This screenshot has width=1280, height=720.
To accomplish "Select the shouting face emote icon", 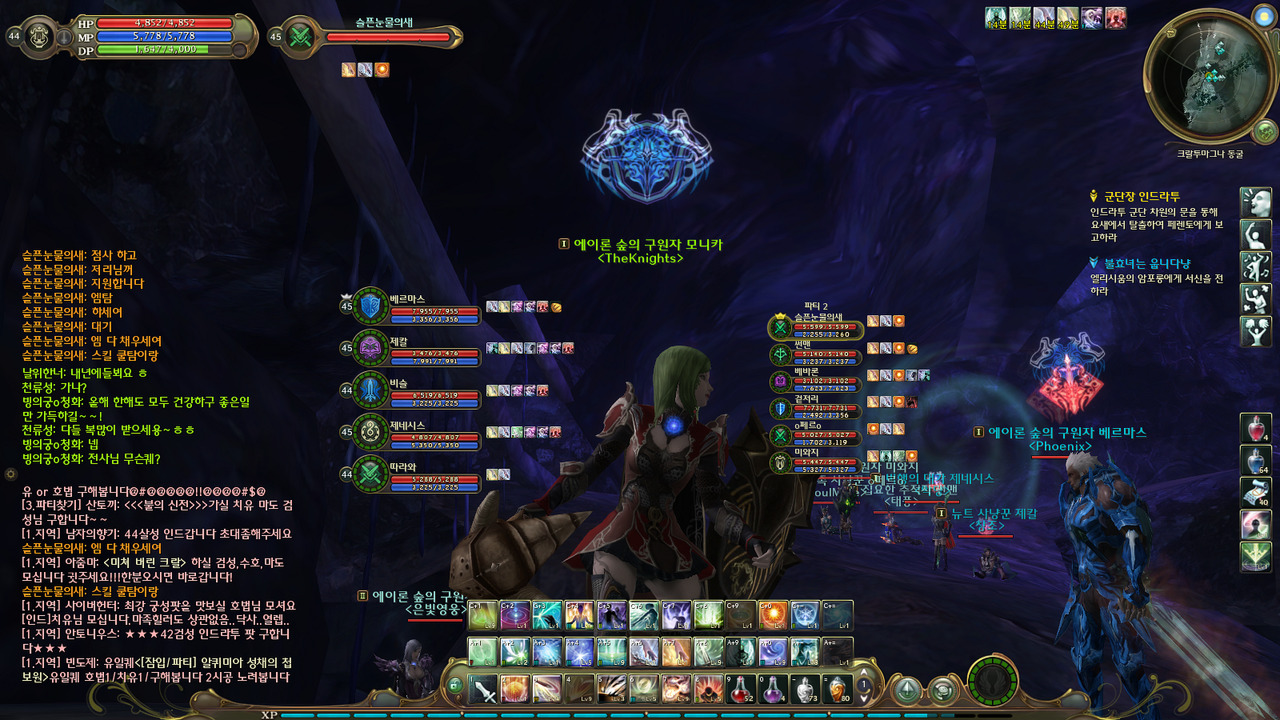I will click(1255, 202).
